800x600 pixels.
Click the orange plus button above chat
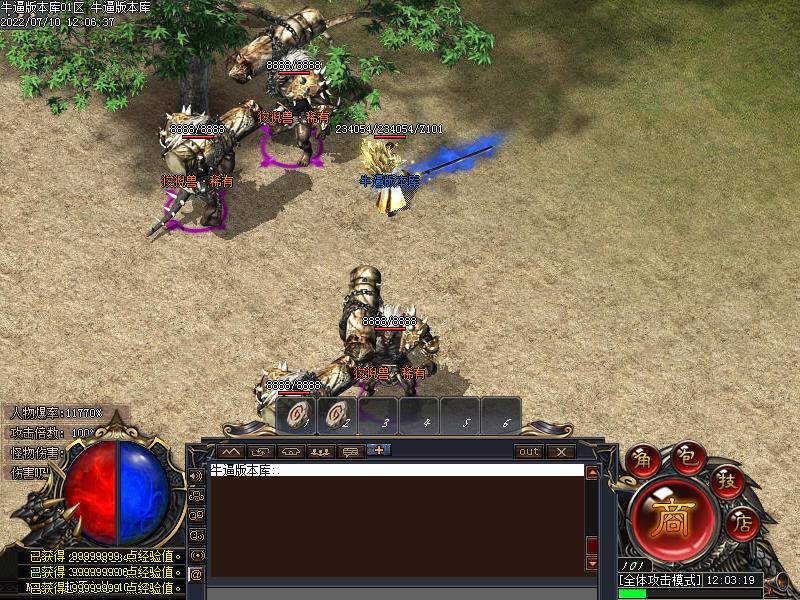tap(379, 450)
